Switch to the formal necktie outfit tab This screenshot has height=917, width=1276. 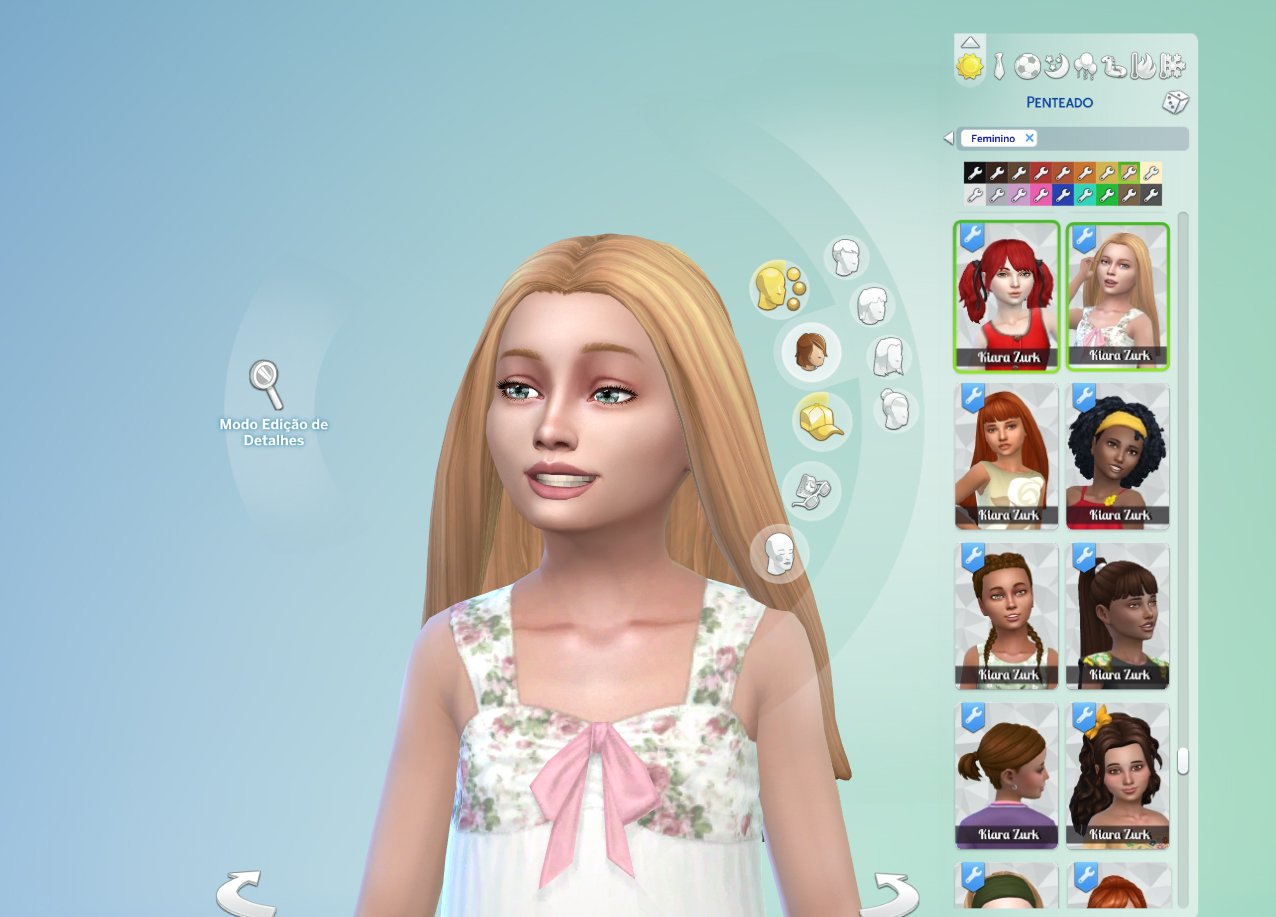click(x=998, y=67)
